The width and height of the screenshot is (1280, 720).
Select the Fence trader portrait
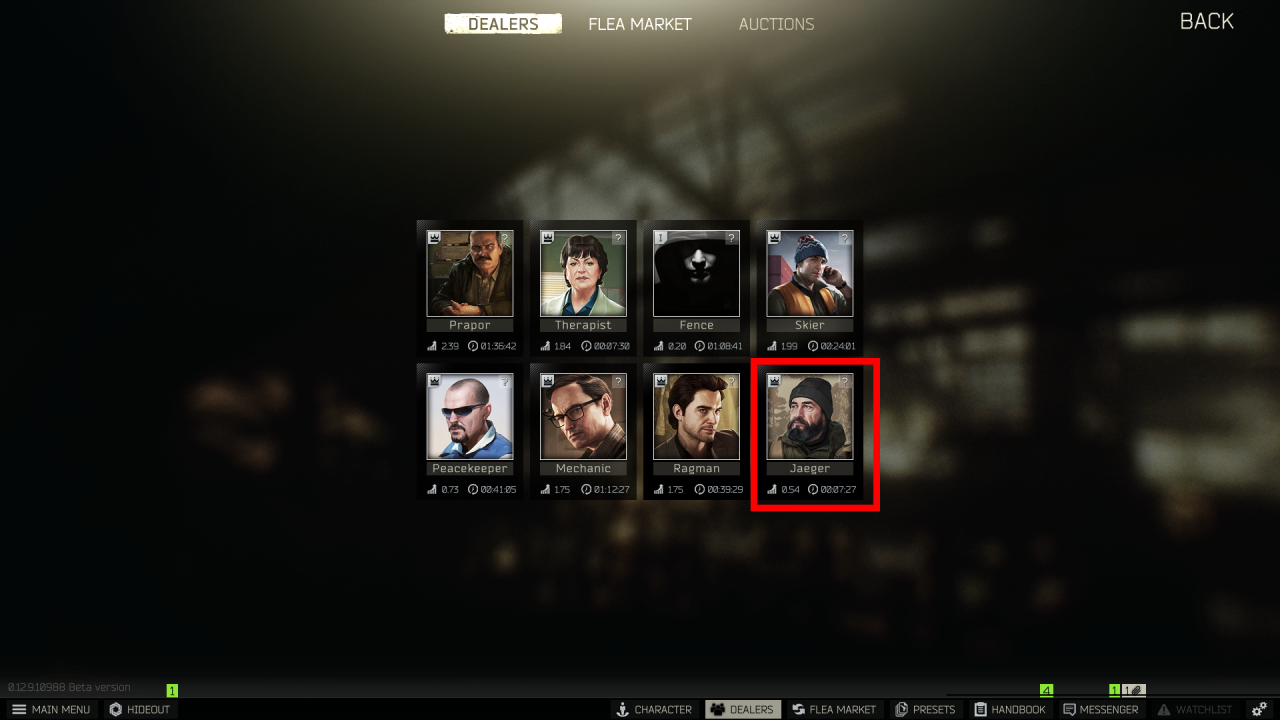pyautogui.click(x=697, y=273)
